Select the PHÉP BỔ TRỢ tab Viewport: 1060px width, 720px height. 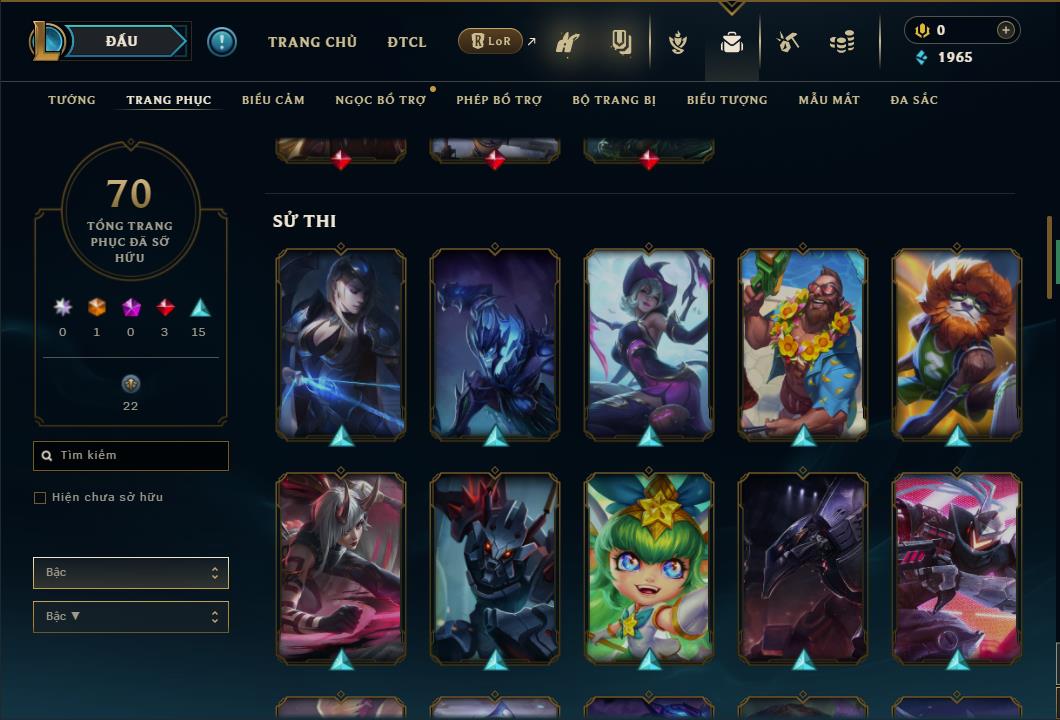click(499, 100)
